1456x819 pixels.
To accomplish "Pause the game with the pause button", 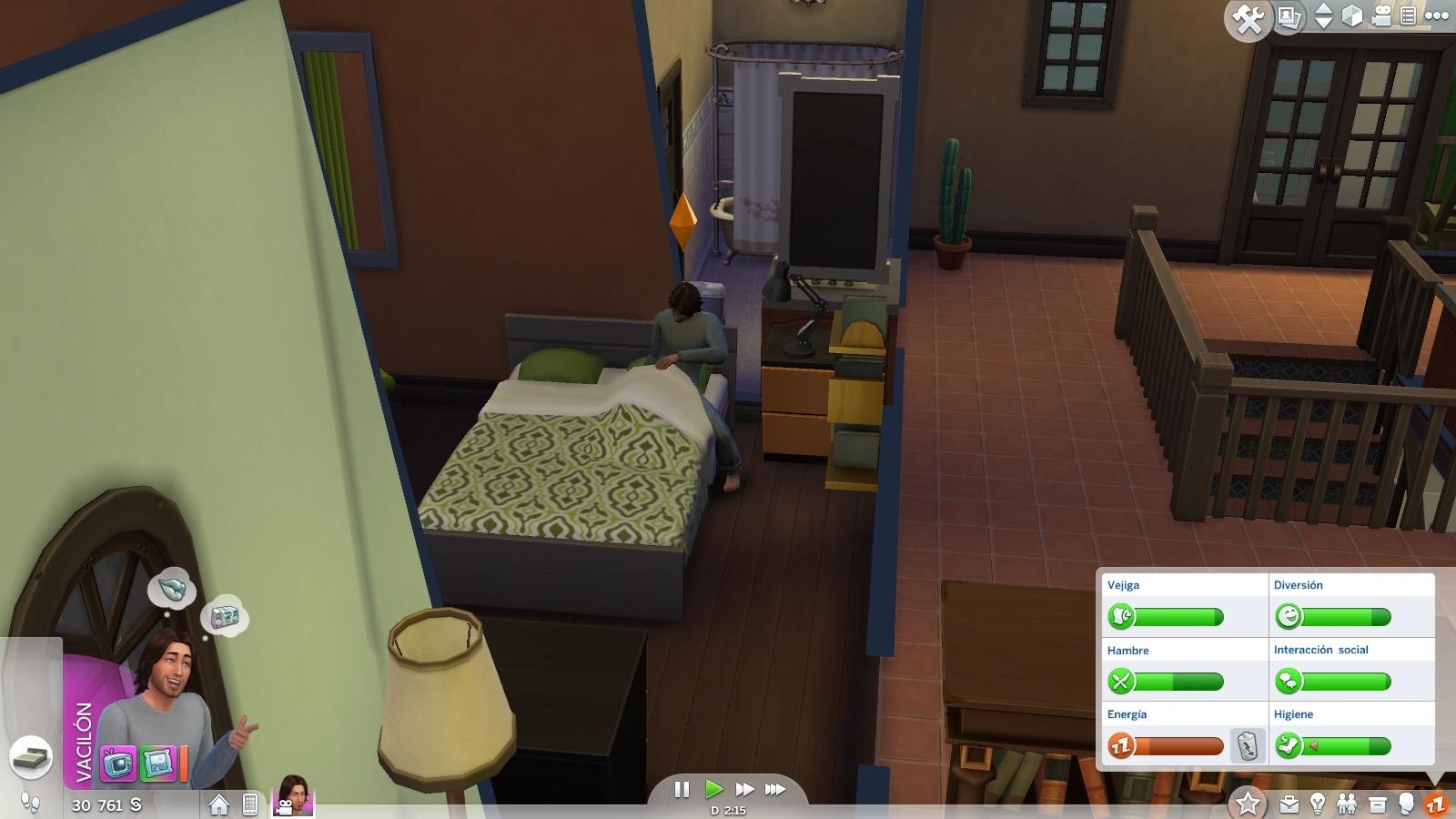I will (x=682, y=790).
